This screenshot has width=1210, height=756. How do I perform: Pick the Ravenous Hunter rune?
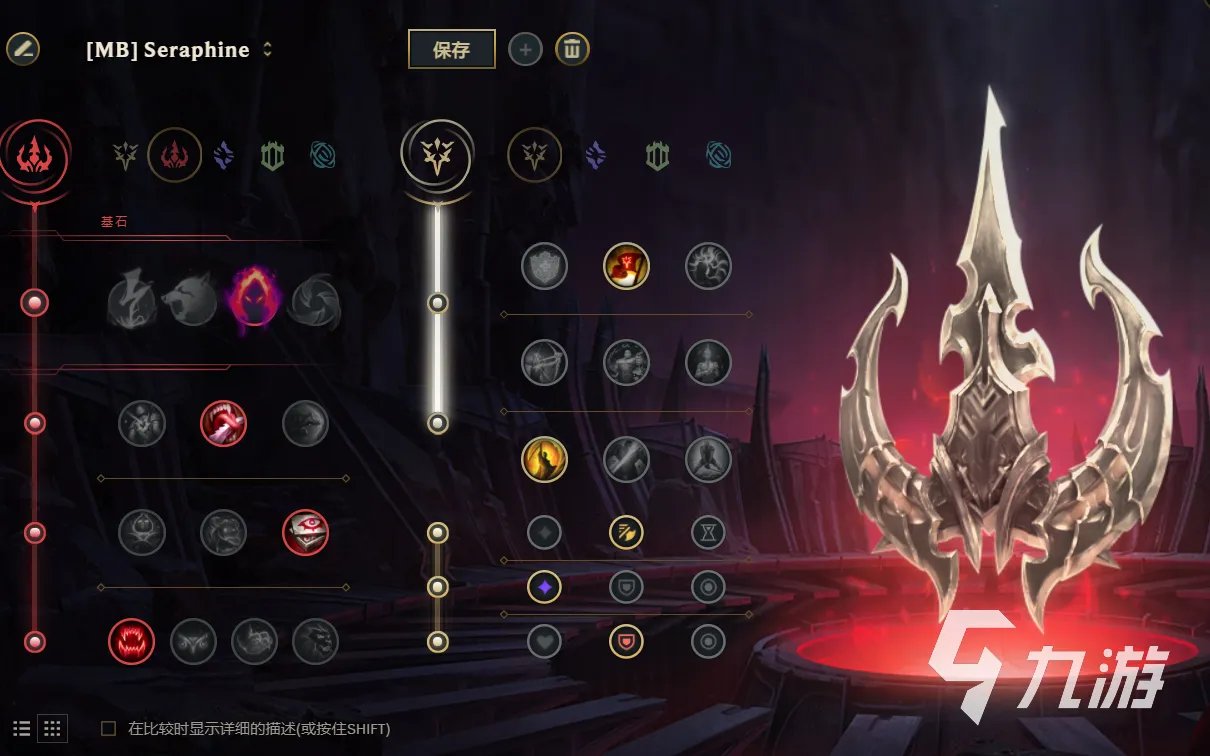tap(131, 642)
